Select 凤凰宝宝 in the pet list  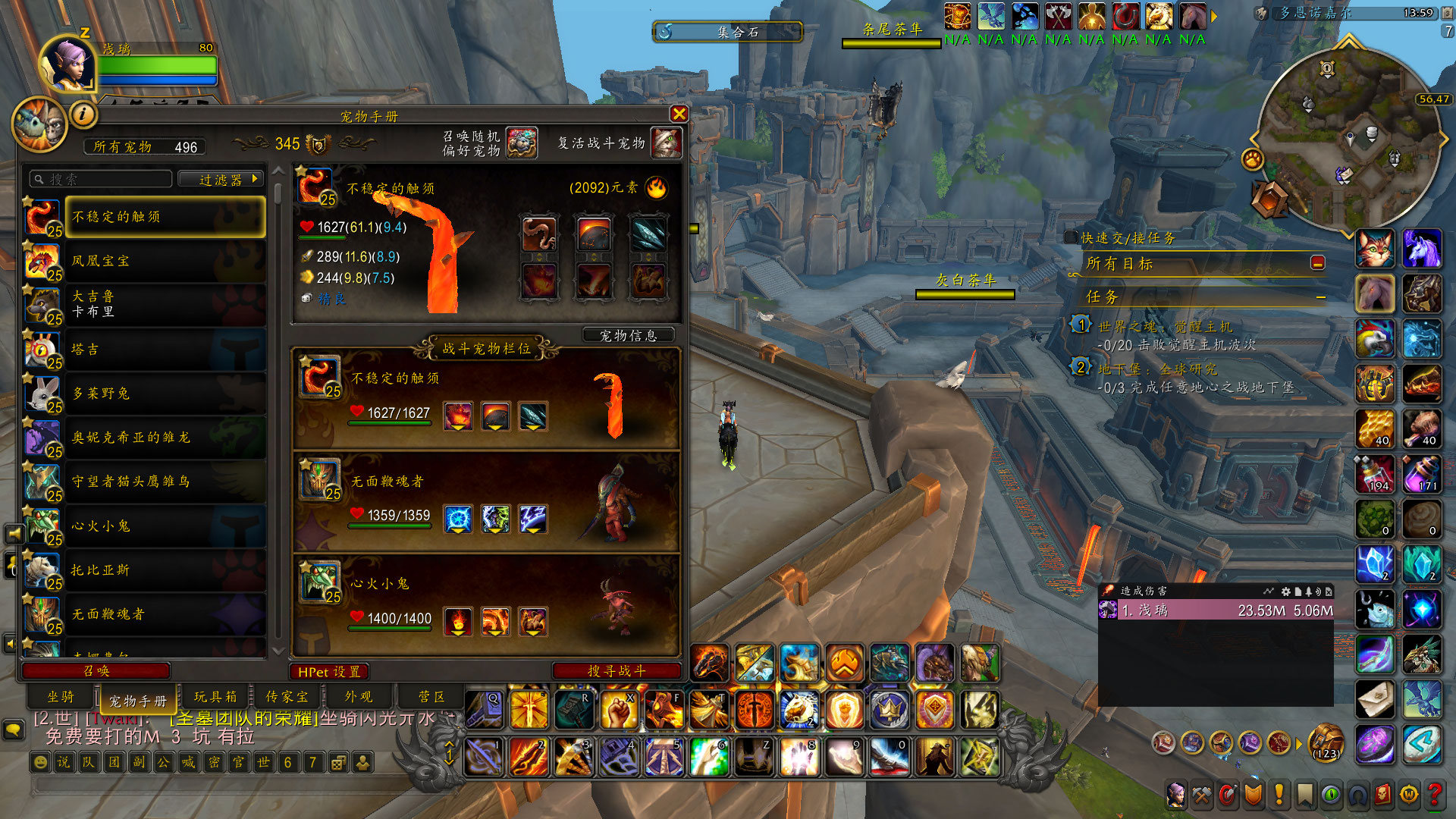tap(165, 262)
